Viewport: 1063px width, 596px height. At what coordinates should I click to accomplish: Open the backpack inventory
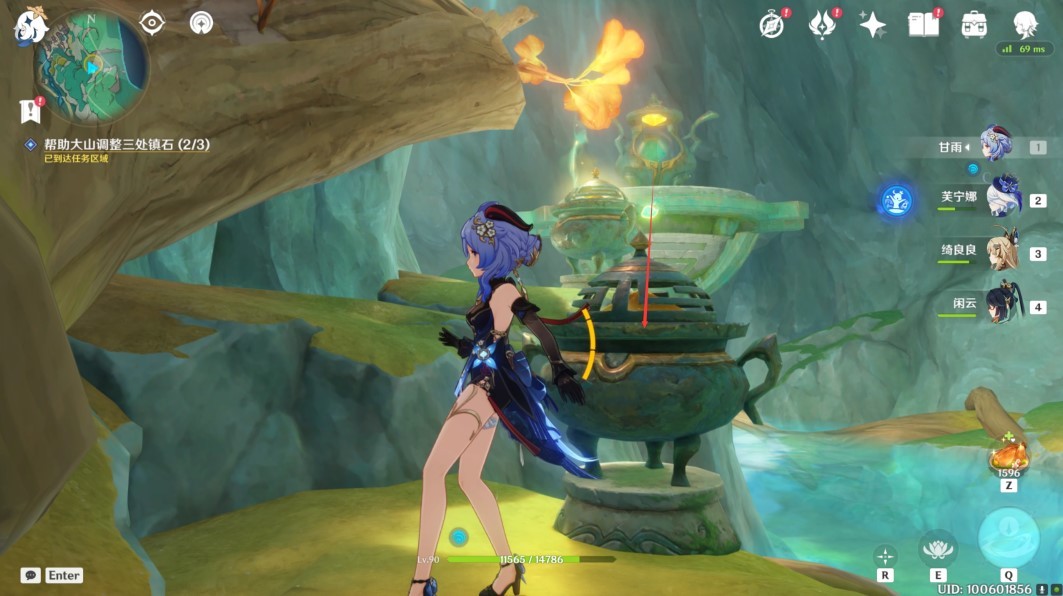974,25
